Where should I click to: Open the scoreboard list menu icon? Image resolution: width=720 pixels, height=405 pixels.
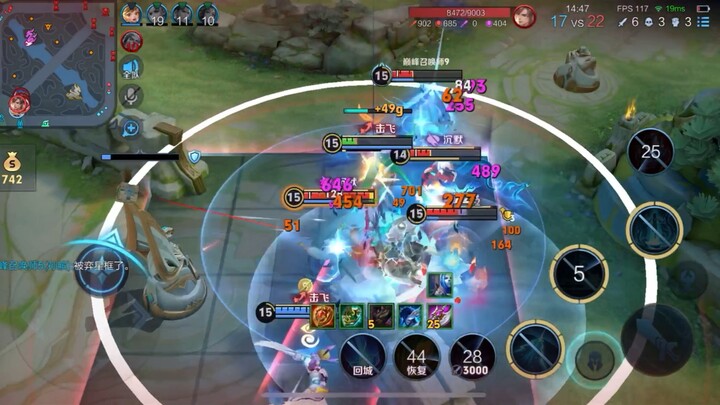tap(703, 21)
